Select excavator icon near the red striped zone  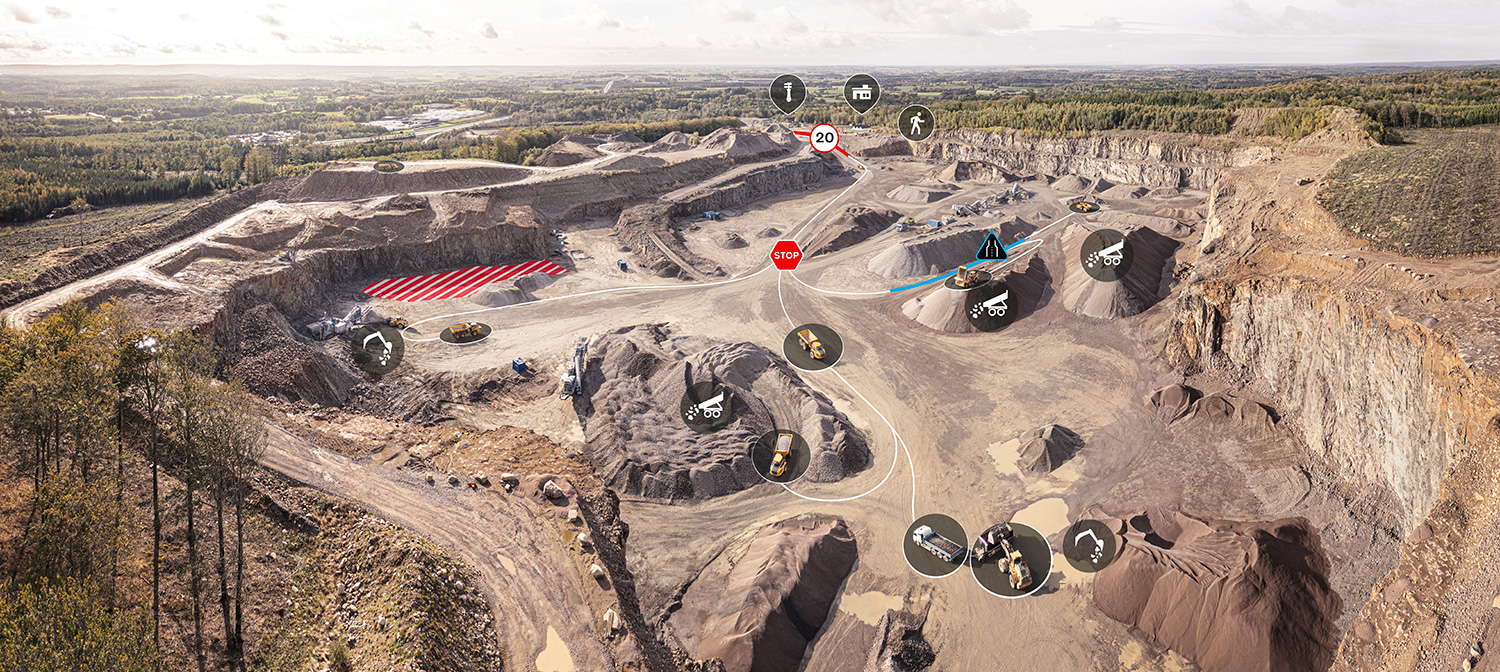point(377,348)
